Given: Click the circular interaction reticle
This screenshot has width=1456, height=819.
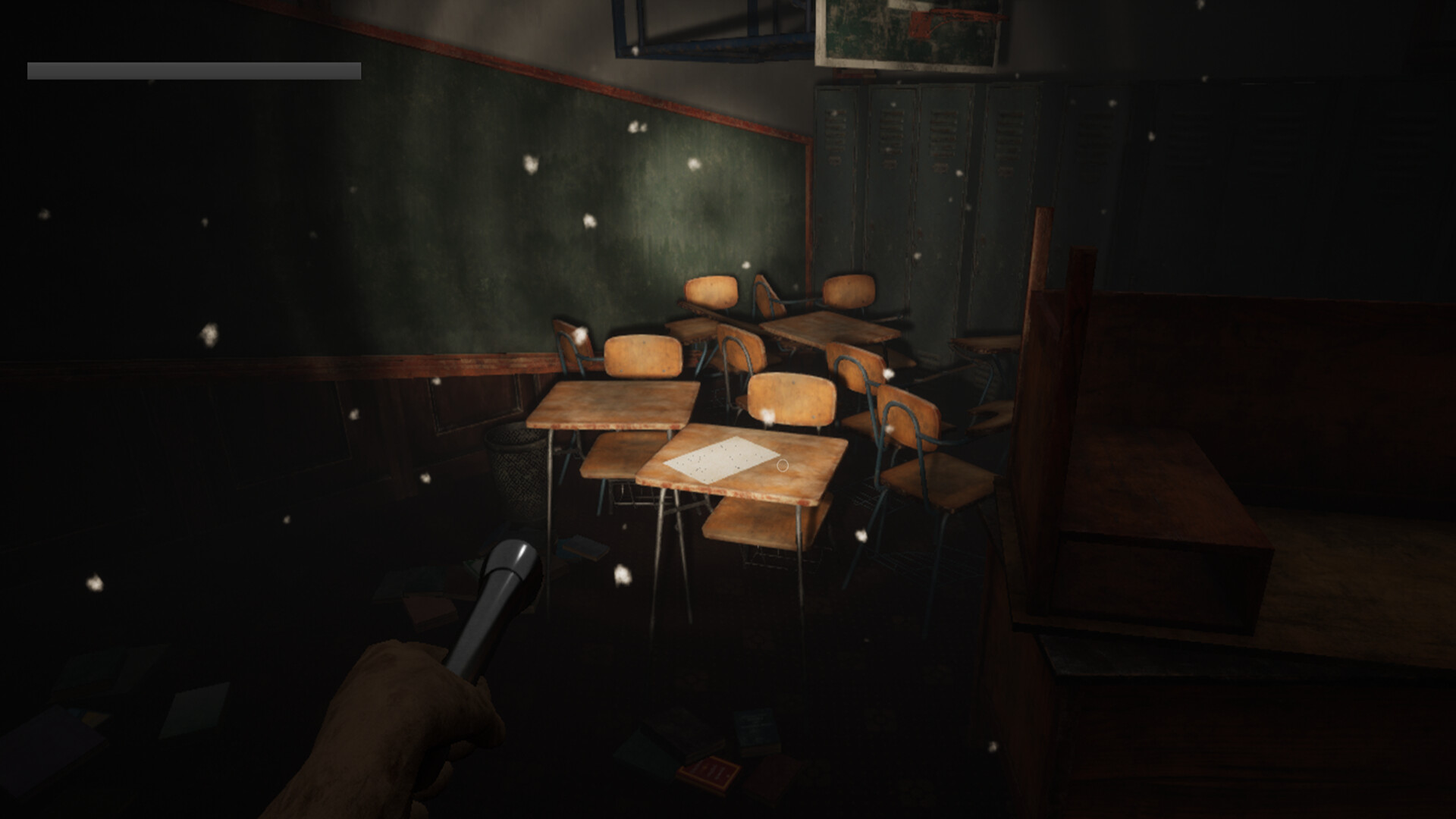Looking at the screenshot, I should [782, 464].
